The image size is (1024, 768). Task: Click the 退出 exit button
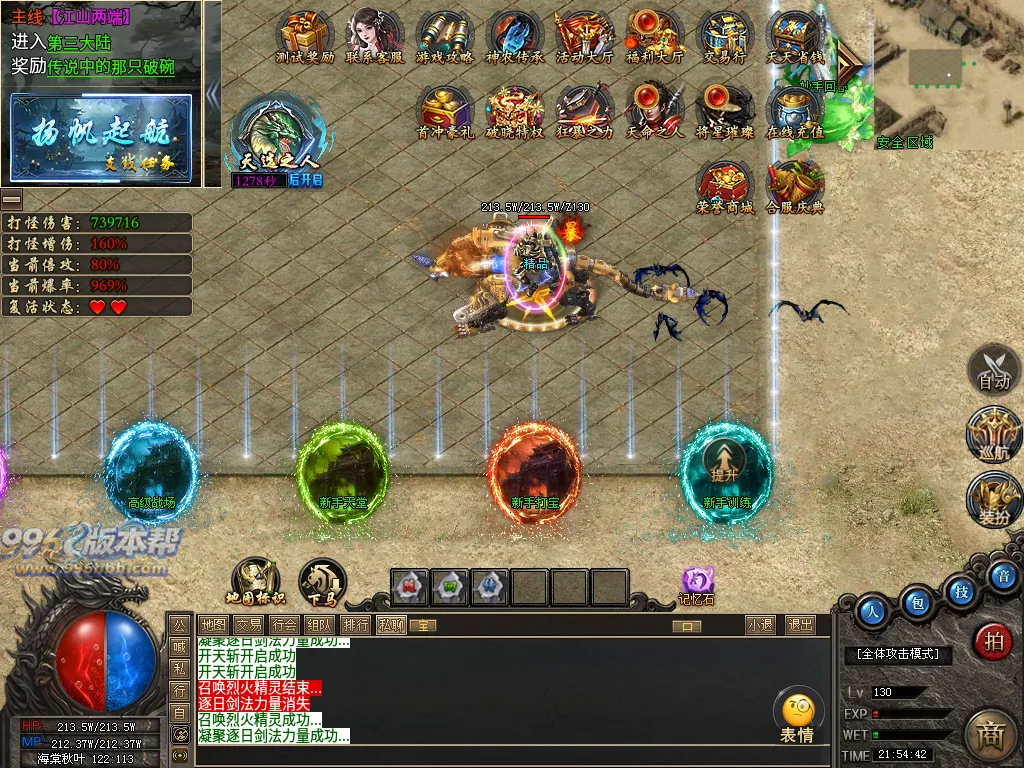point(800,625)
